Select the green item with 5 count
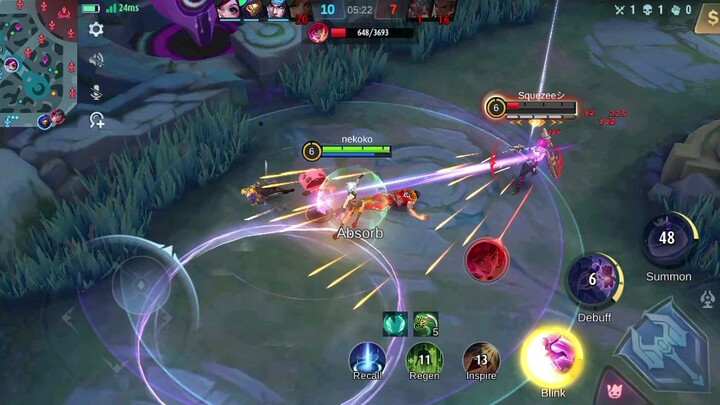The image size is (720, 405). [x=425, y=323]
